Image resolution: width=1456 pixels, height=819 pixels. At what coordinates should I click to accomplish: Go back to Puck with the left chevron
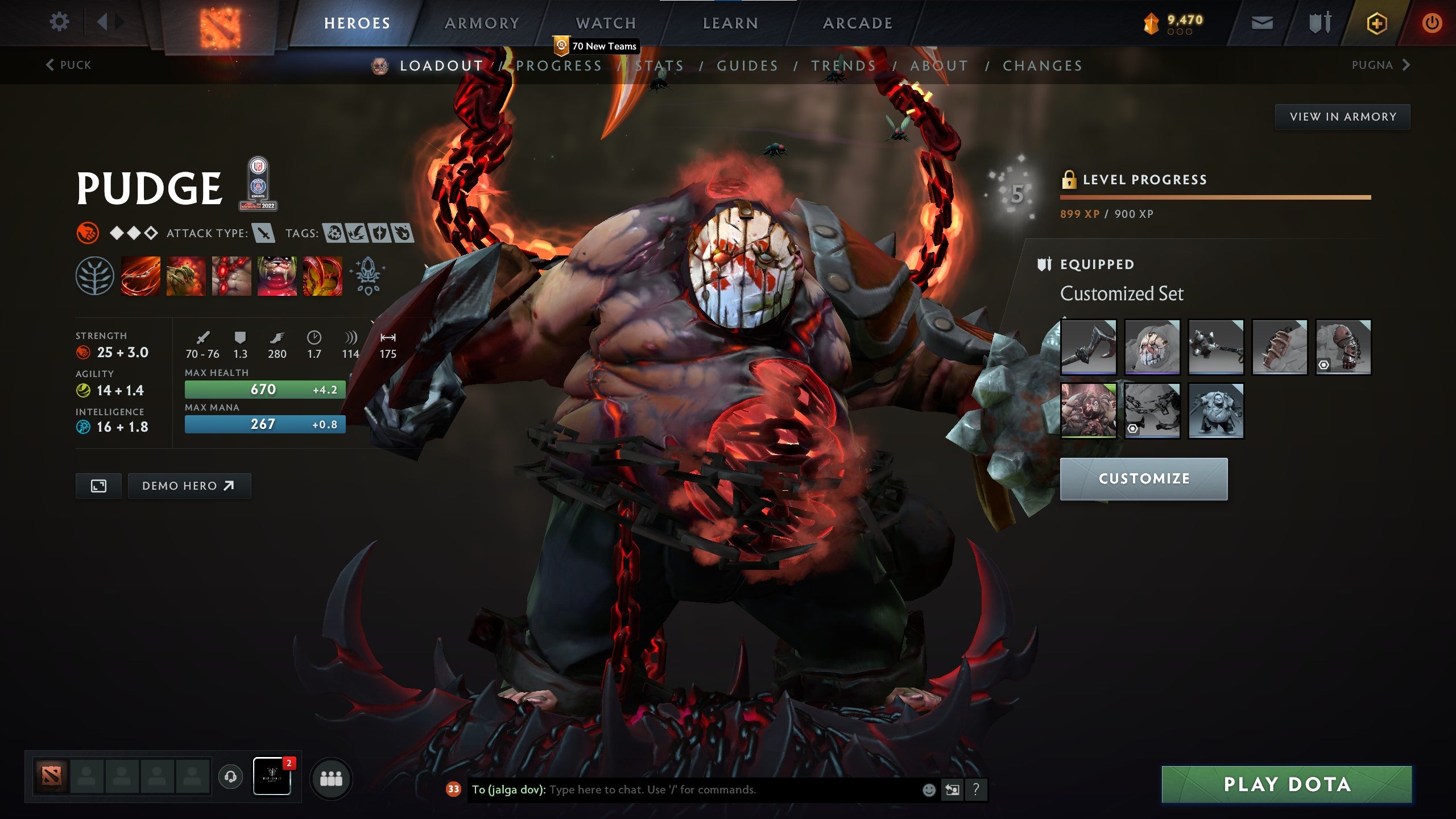coord(51,65)
